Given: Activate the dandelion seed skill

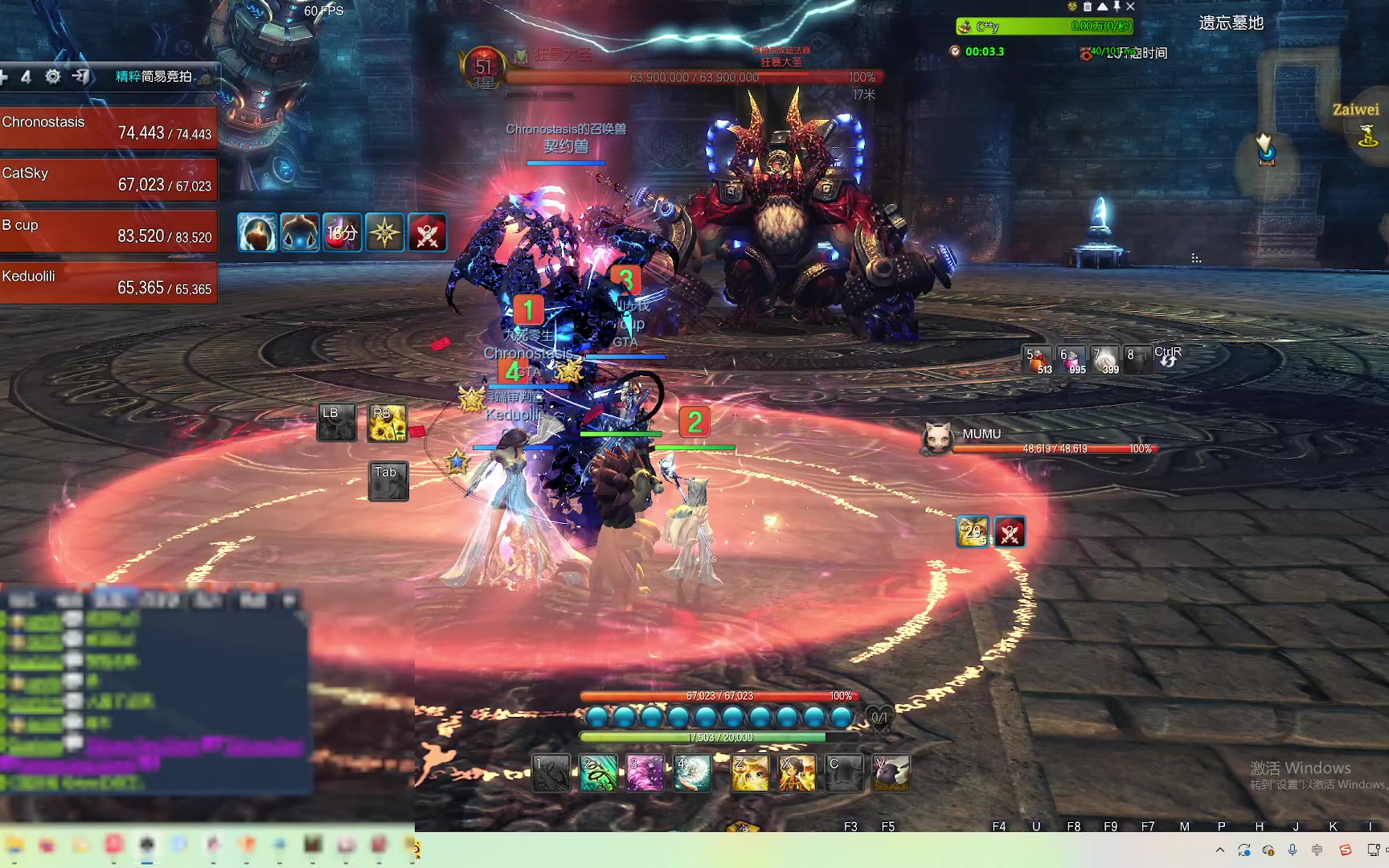Looking at the screenshot, I should (x=692, y=773).
